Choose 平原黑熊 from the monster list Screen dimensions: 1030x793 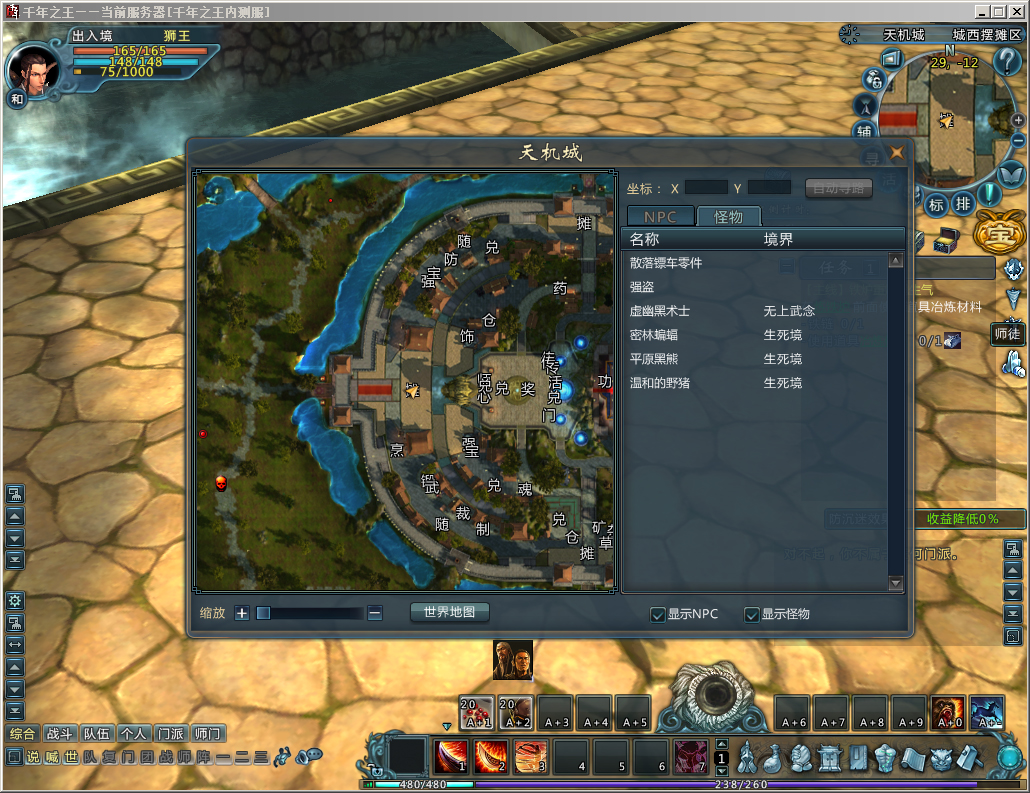tap(660, 359)
